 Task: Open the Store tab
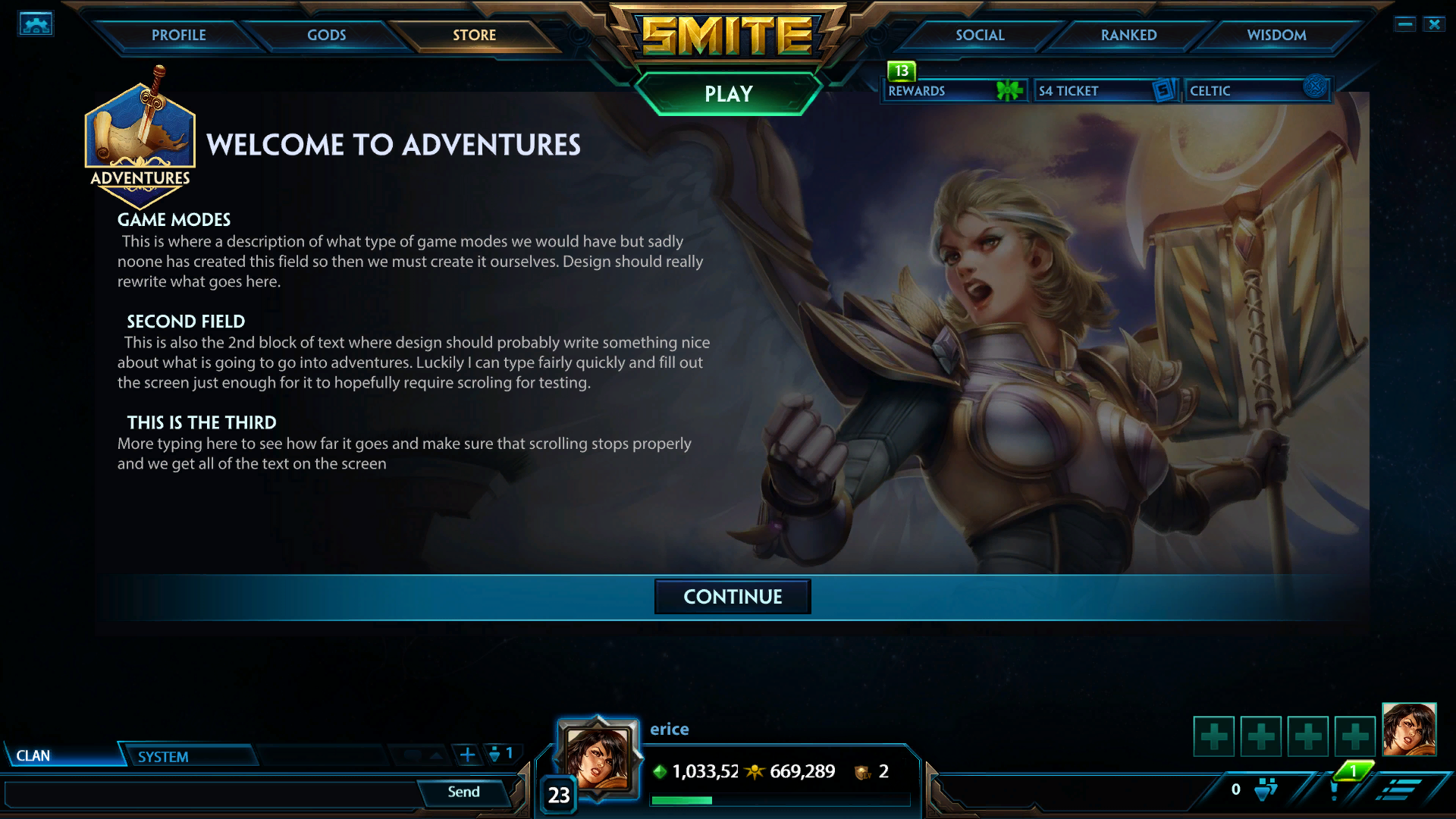coord(474,35)
